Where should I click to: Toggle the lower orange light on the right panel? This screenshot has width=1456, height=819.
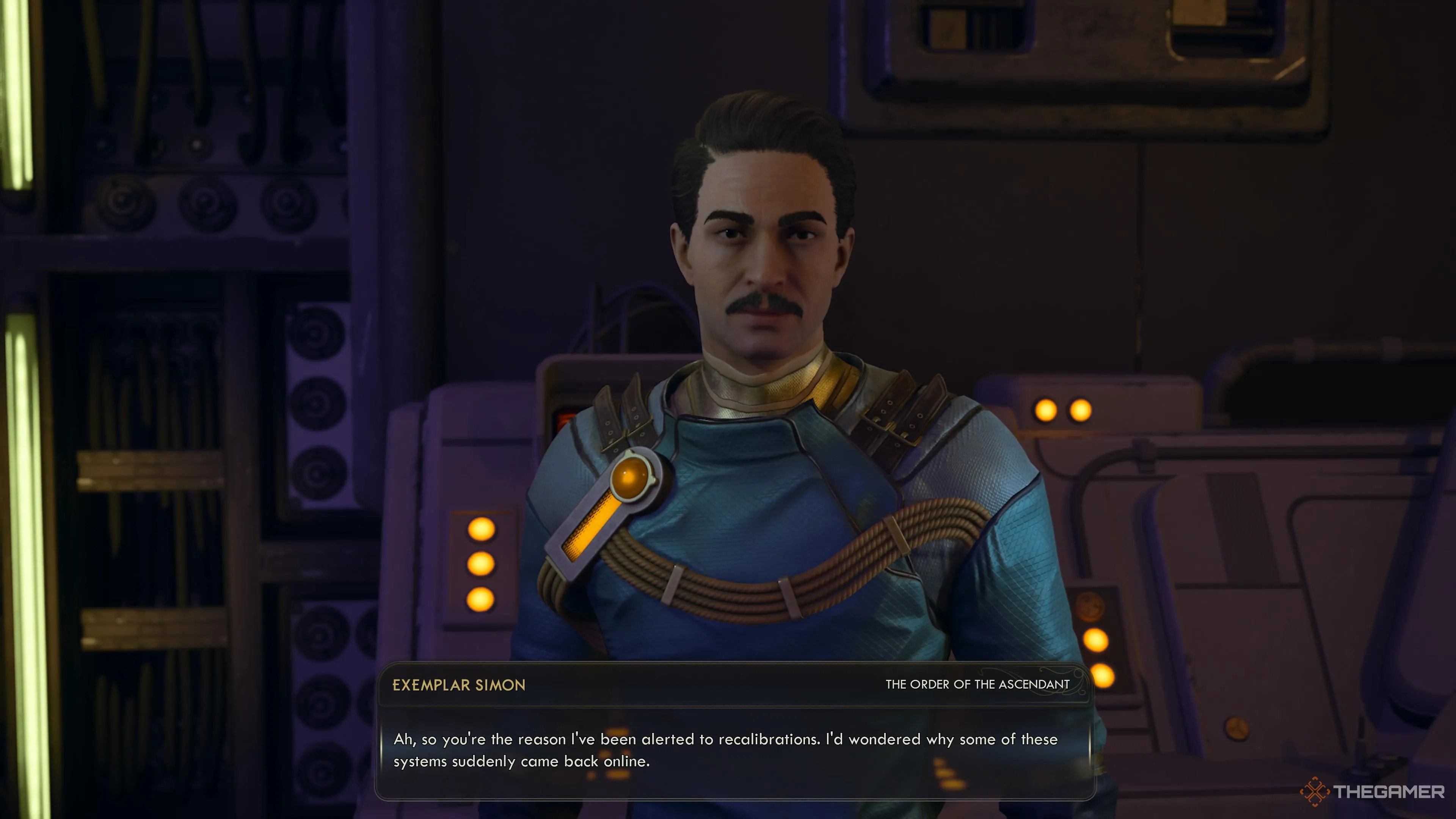point(1103,676)
